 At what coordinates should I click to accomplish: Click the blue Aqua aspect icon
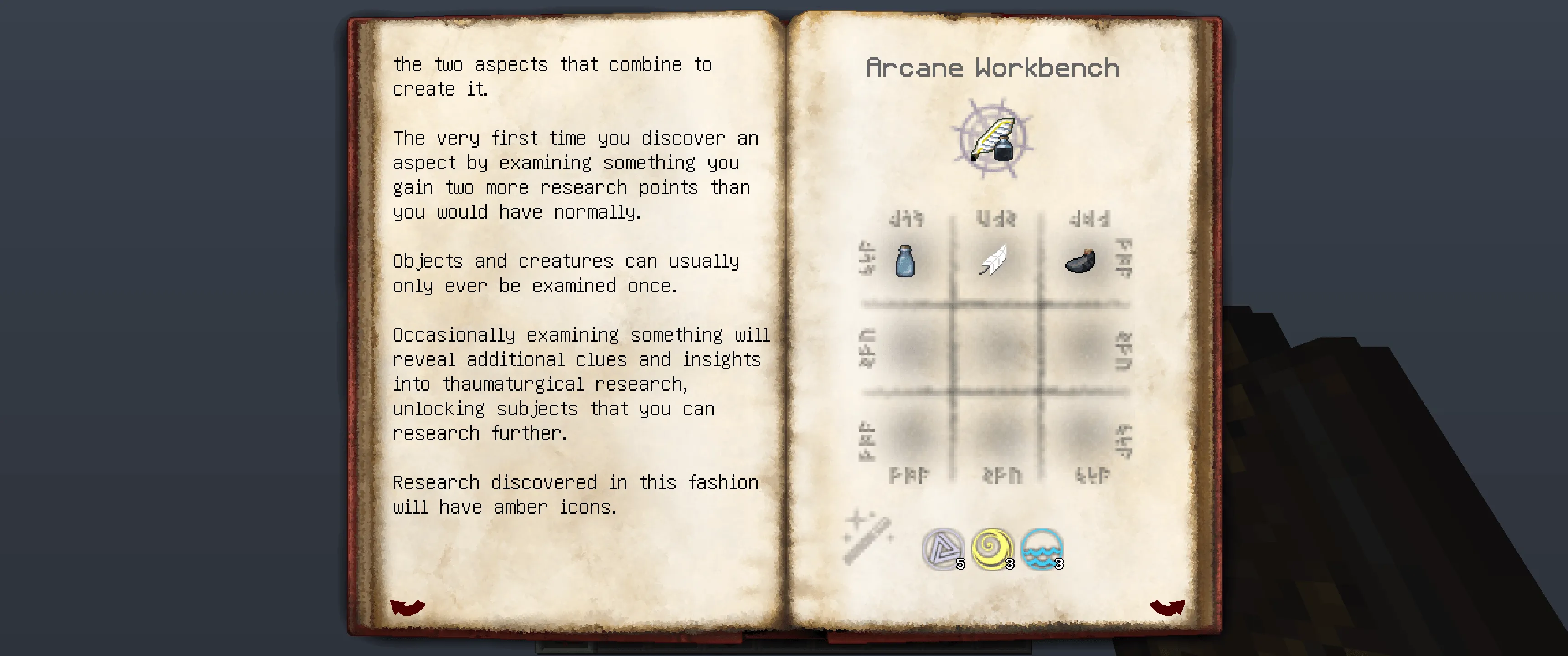click(1042, 549)
